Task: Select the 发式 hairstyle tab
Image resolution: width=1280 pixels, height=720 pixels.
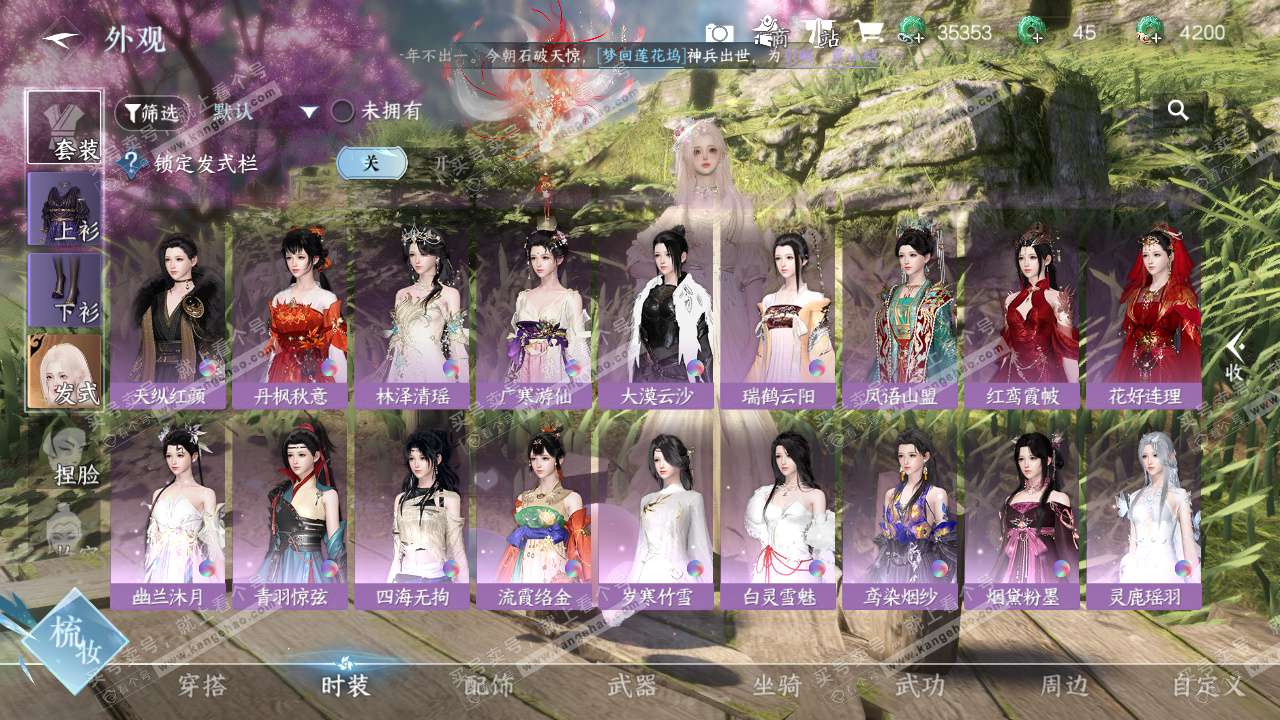Action: click(65, 370)
